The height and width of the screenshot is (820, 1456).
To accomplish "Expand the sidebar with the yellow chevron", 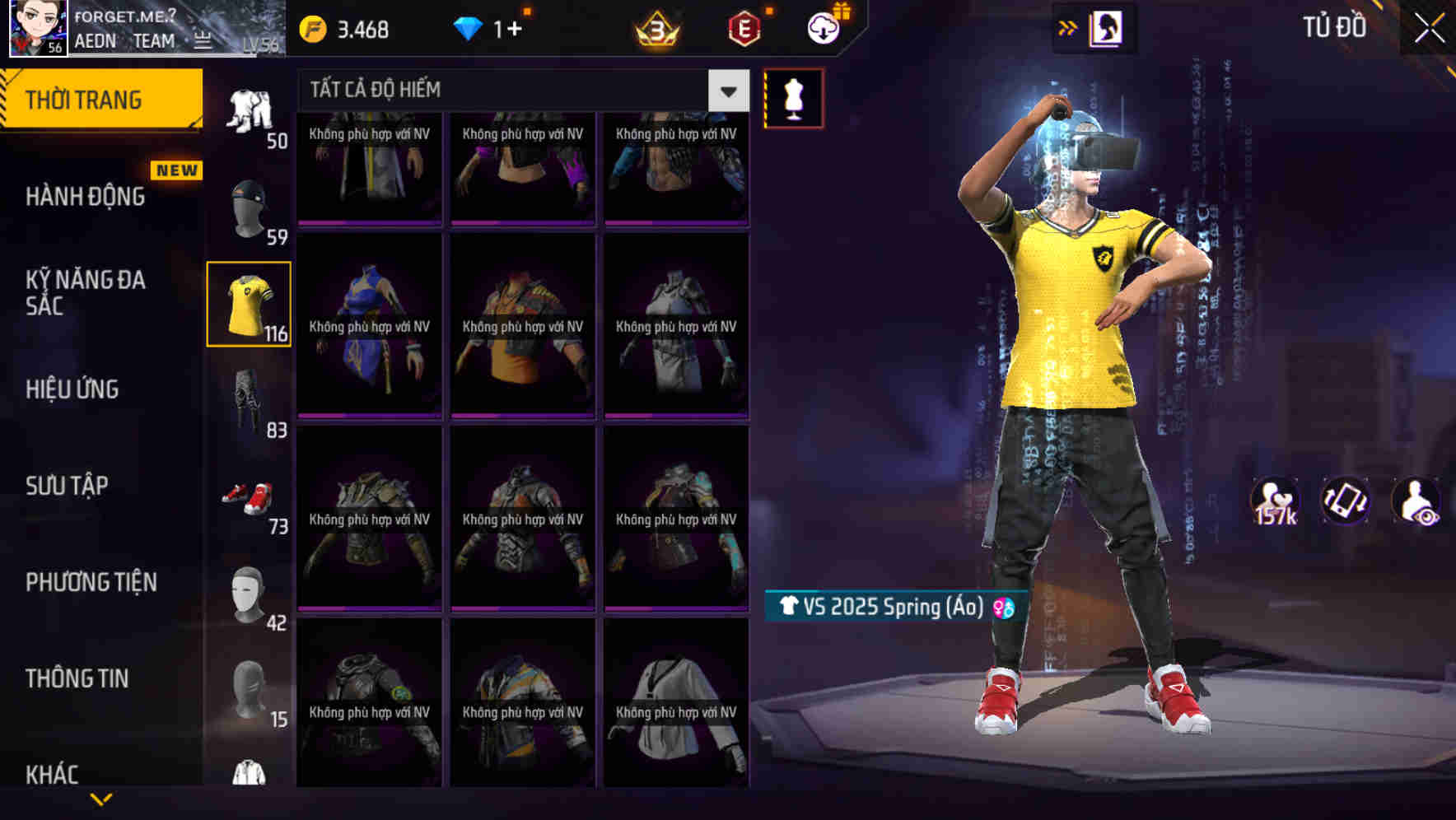I will [102, 798].
